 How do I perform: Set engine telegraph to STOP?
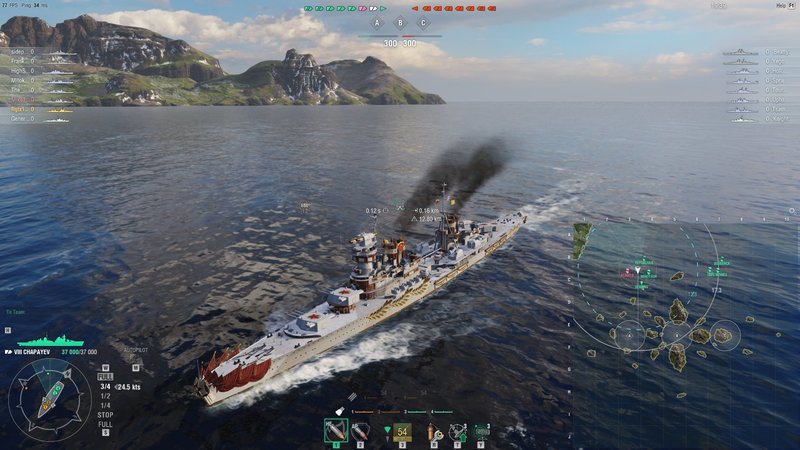pos(105,414)
